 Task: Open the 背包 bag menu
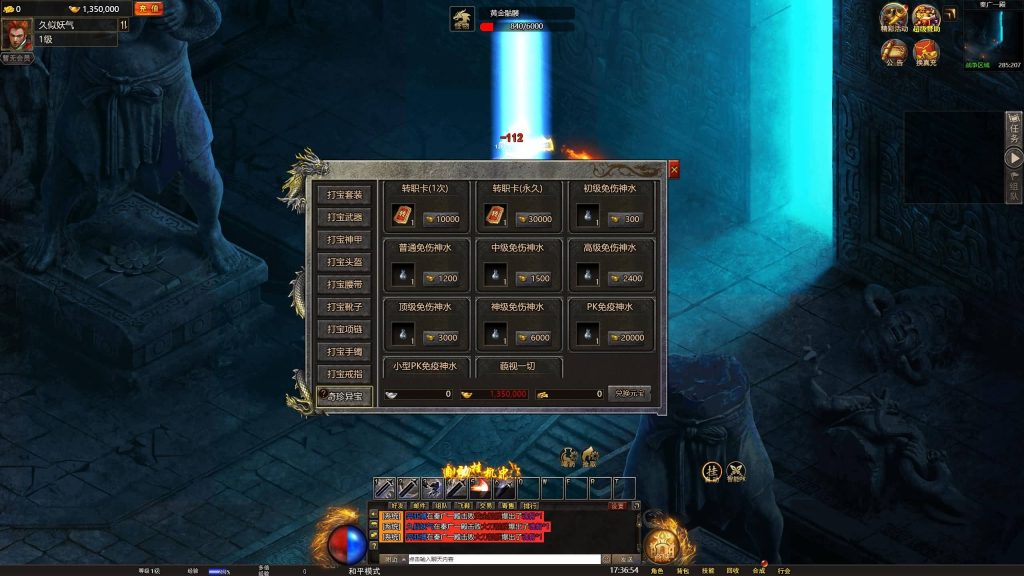click(684, 571)
